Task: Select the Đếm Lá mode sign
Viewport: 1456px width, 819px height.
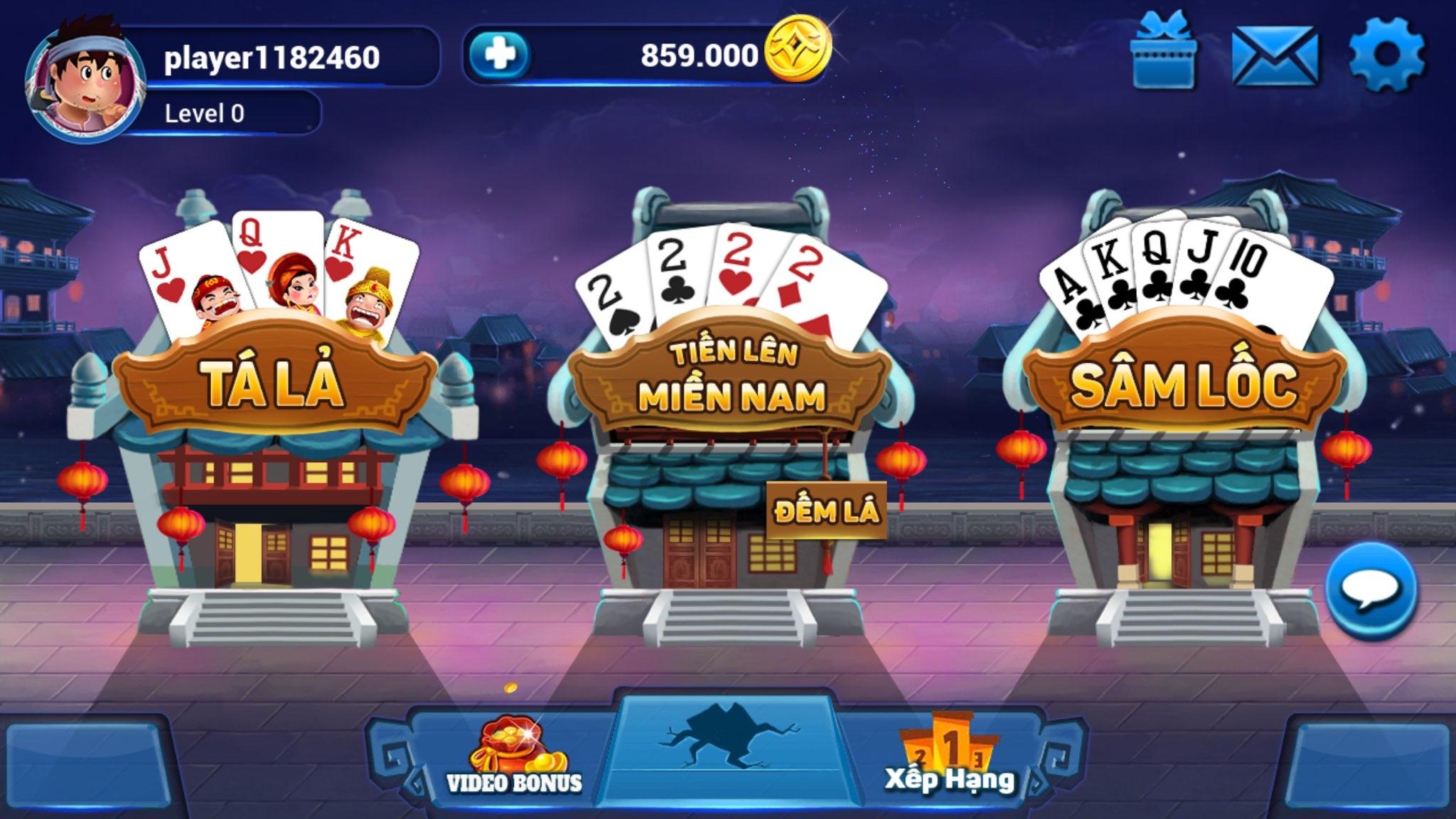Action: coord(826,510)
